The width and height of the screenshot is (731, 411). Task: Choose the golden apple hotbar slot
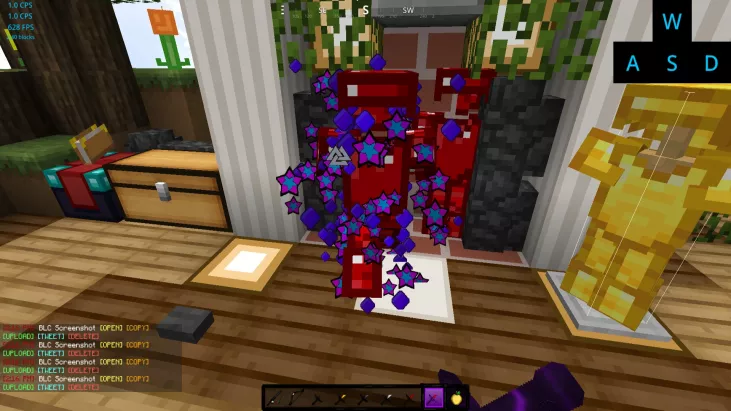(456, 398)
